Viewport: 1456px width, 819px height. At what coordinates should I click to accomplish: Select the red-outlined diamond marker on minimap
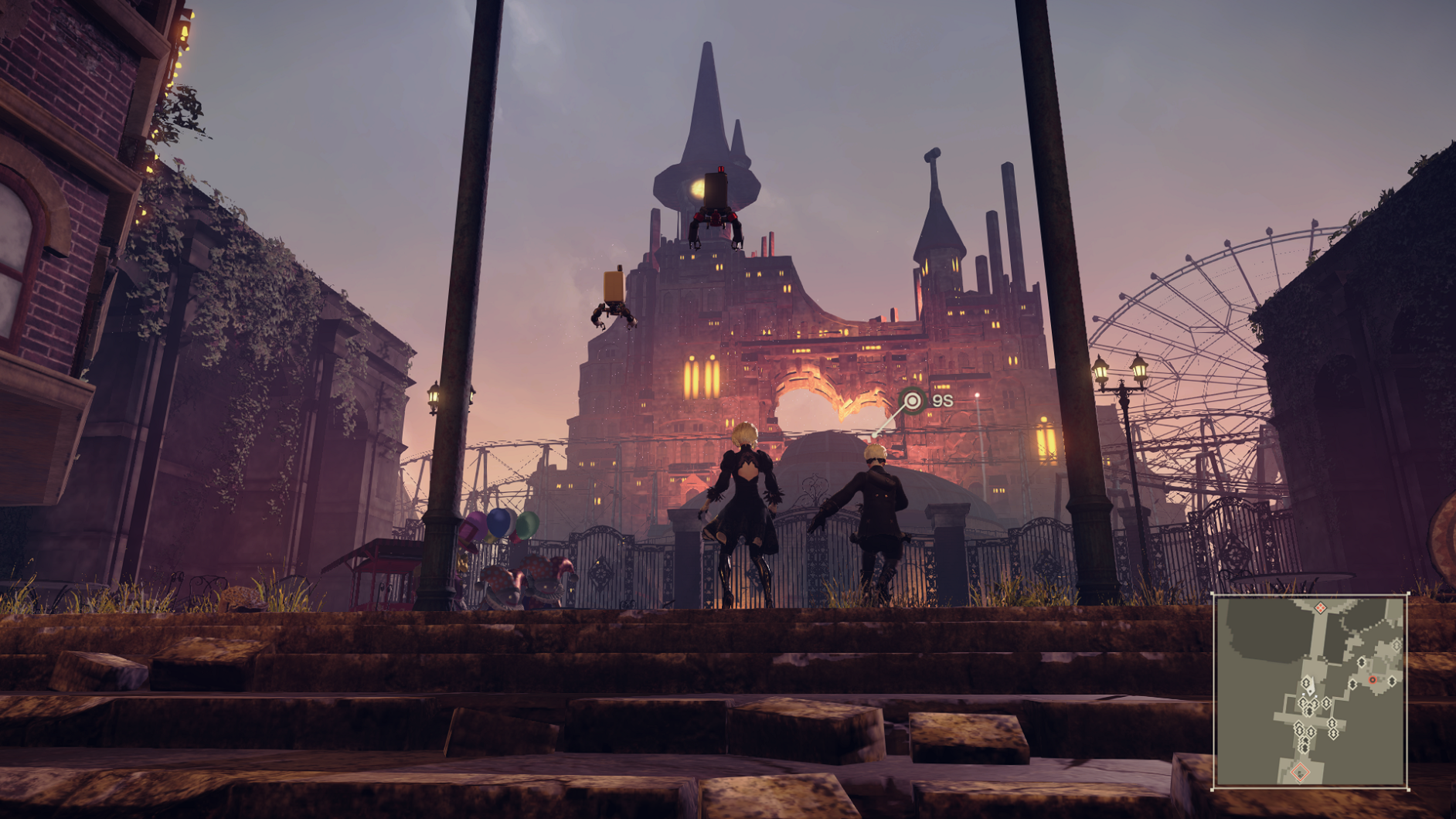tap(1301, 771)
